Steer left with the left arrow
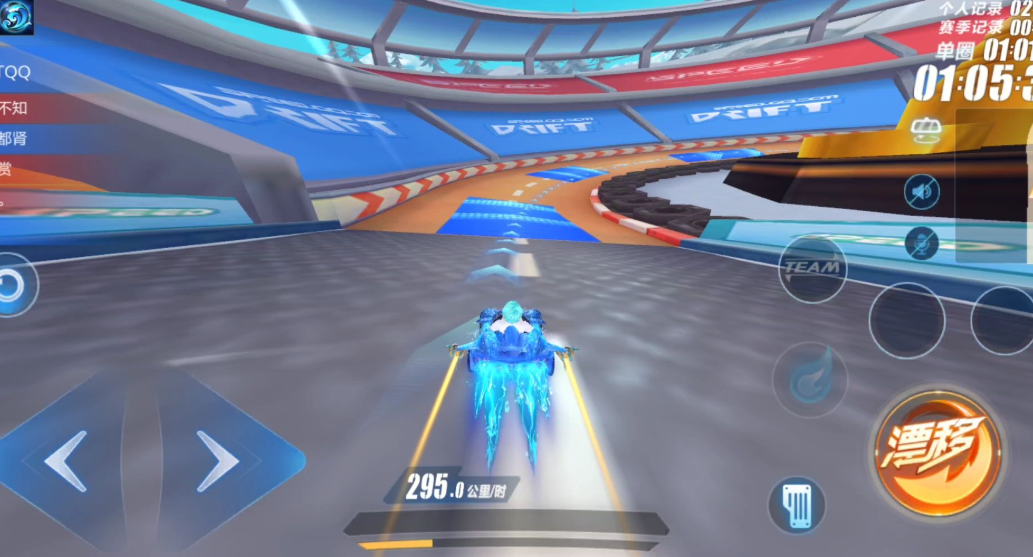Screen dimensions: 1033x557 66,461
